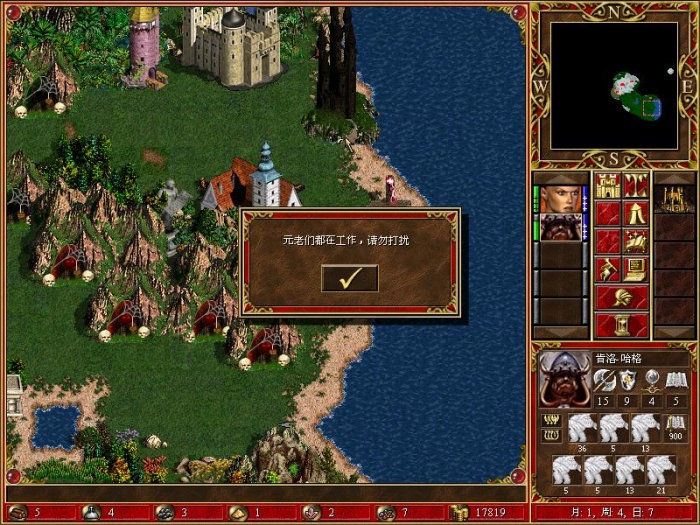Image resolution: width=700 pixels, height=525 pixels.
Task: Open adventure options with the digging figure icon
Action: pyautogui.click(x=608, y=269)
